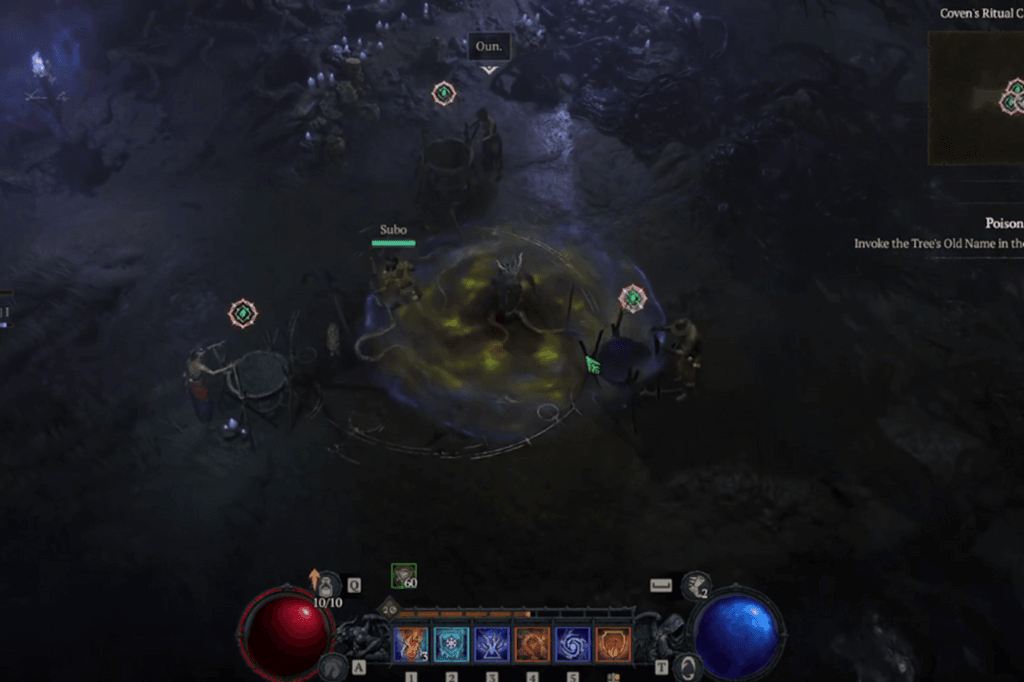Click the round icon marked with a 2
1024x682 pixels.
[695, 586]
